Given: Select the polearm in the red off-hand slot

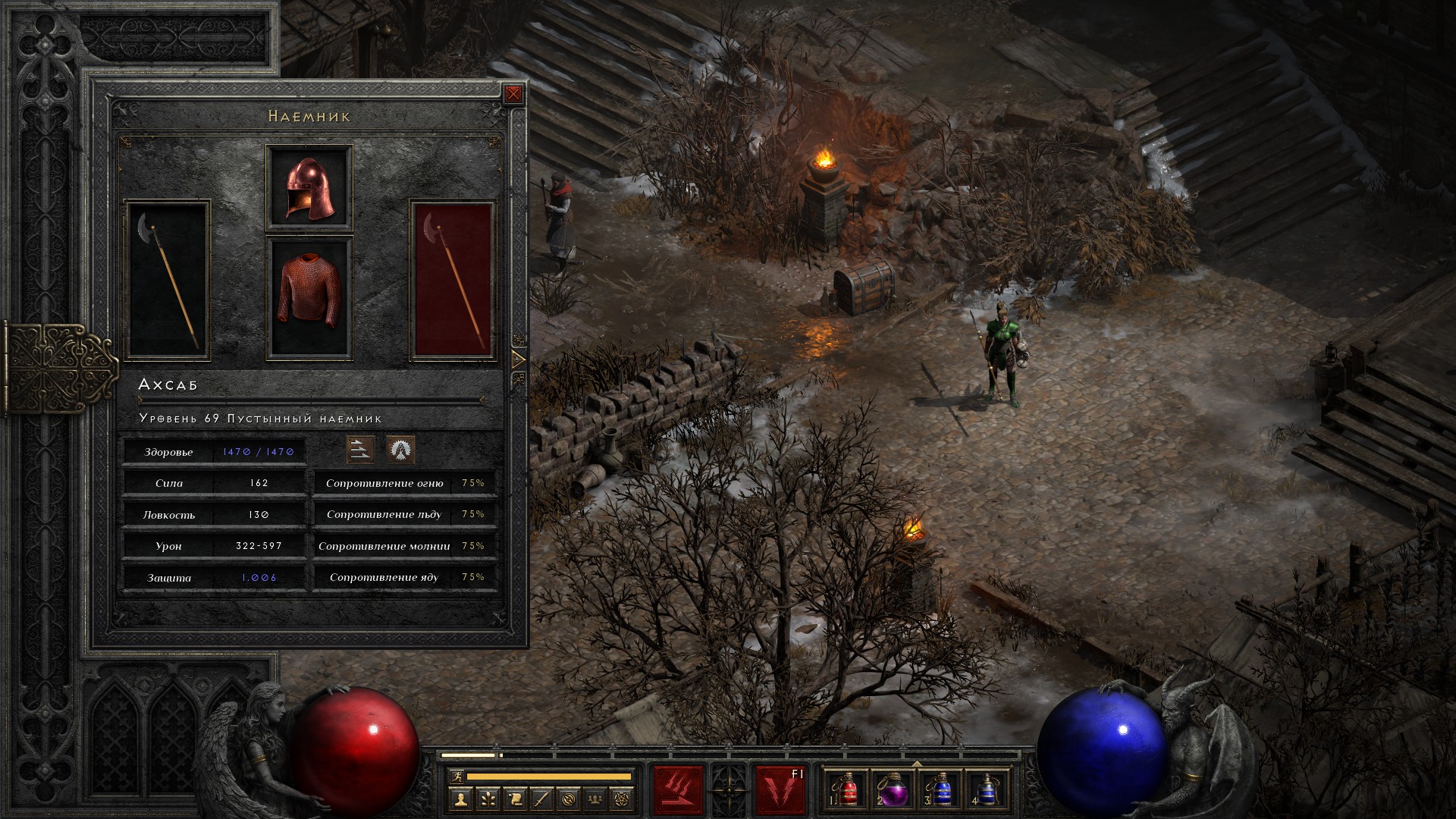Looking at the screenshot, I should coord(453,280).
